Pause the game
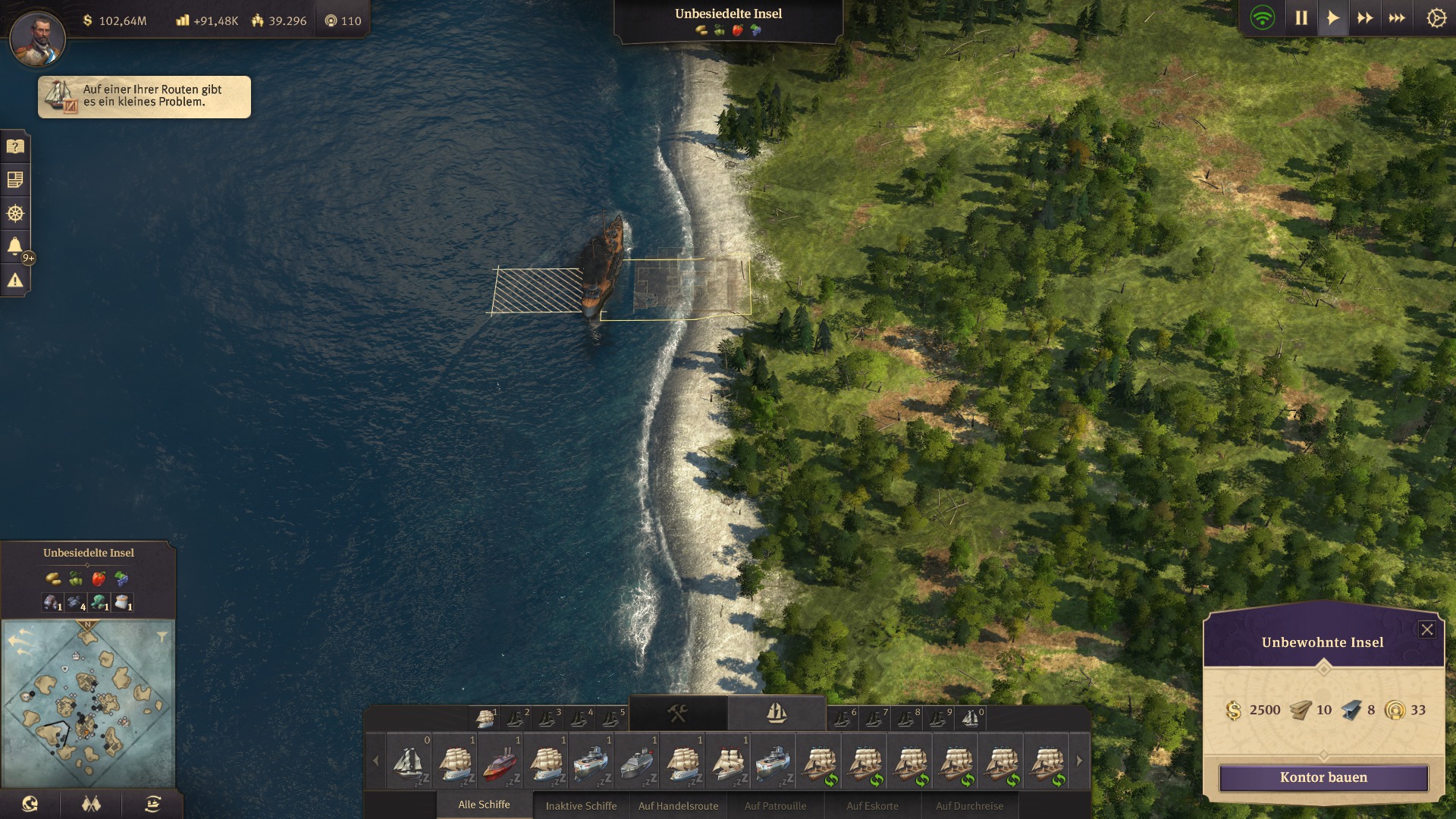 tap(1301, 18)
